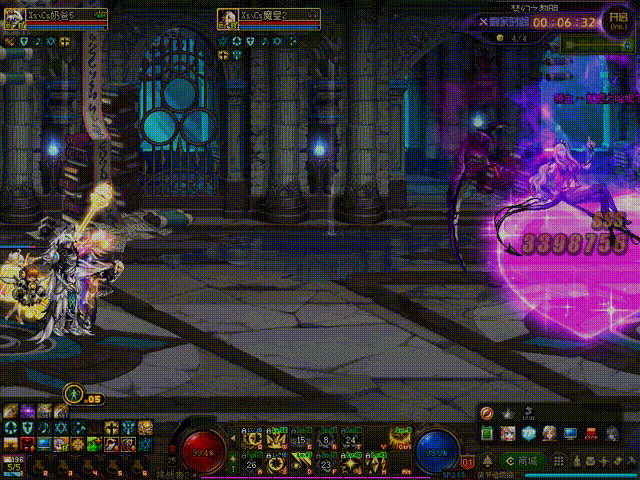Image resolution: width=640 pixels, height=480 pixels.
Task: Activate the skill showing cooldown 26
Action: click(250, 463)
